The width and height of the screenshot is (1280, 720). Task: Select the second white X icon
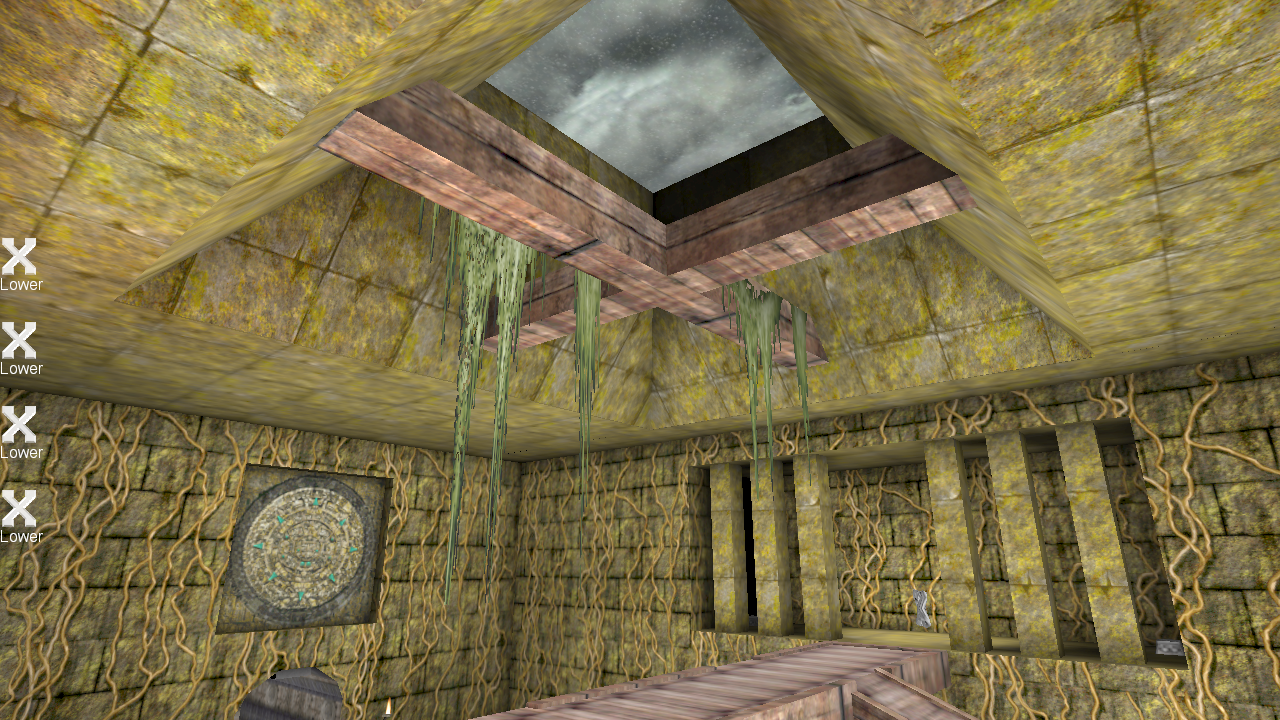tap(20, 340)
